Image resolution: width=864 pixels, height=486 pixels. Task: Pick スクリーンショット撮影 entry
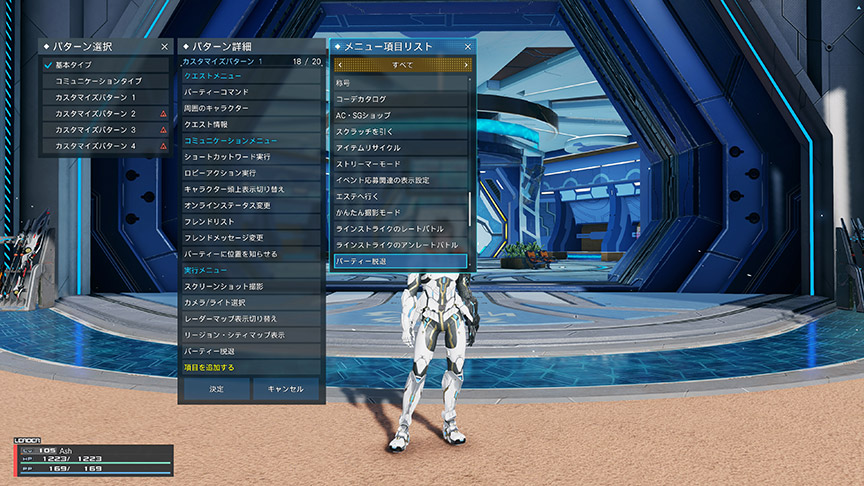point(250,286)
